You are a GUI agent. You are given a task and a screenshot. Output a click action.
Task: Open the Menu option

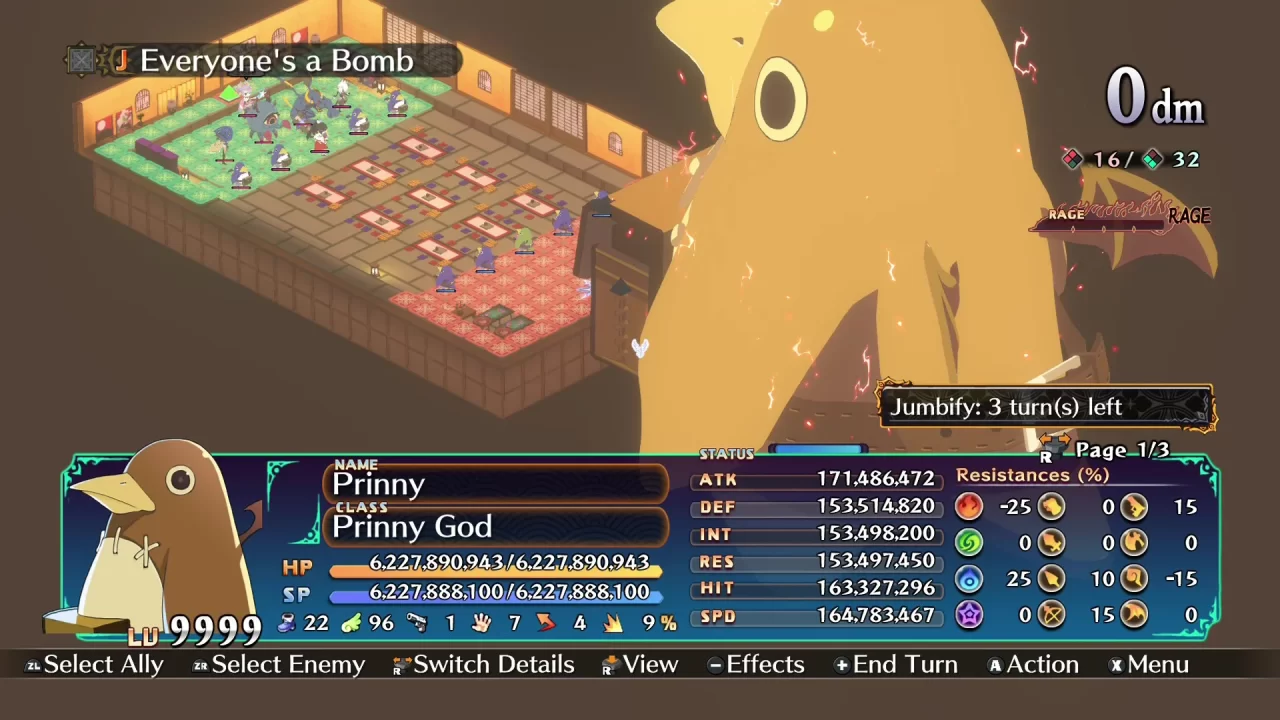point(1160,664)
